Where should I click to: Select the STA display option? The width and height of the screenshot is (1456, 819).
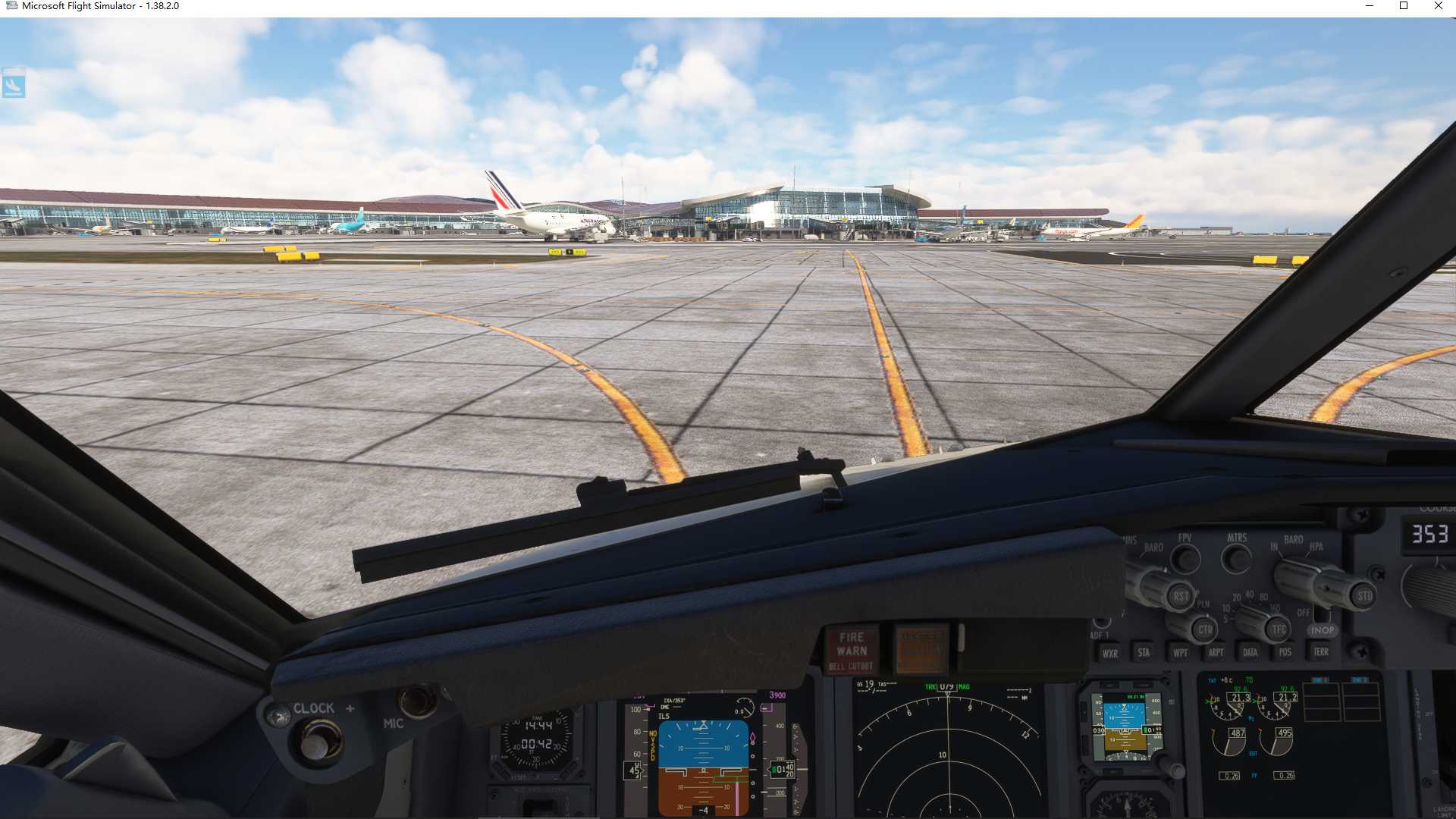coord(1144,651)
